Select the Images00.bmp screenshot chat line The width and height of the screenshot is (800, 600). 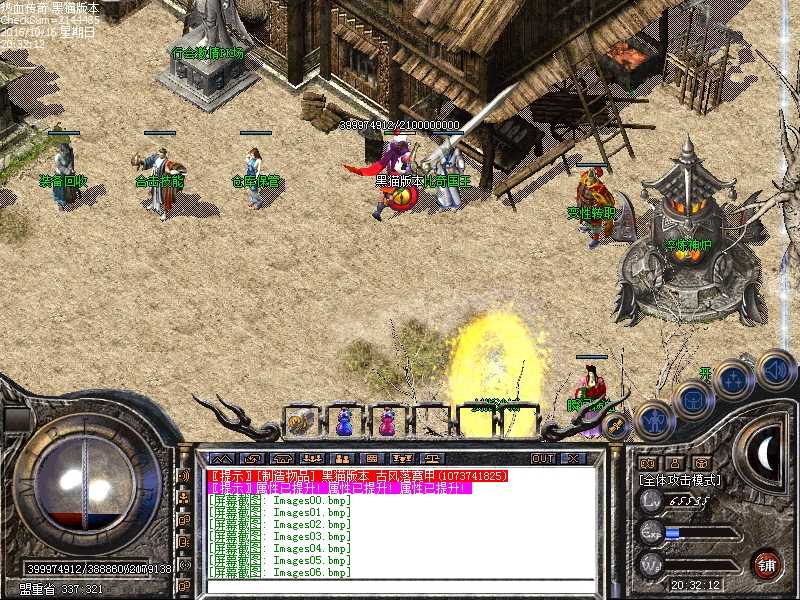(280, 500)
